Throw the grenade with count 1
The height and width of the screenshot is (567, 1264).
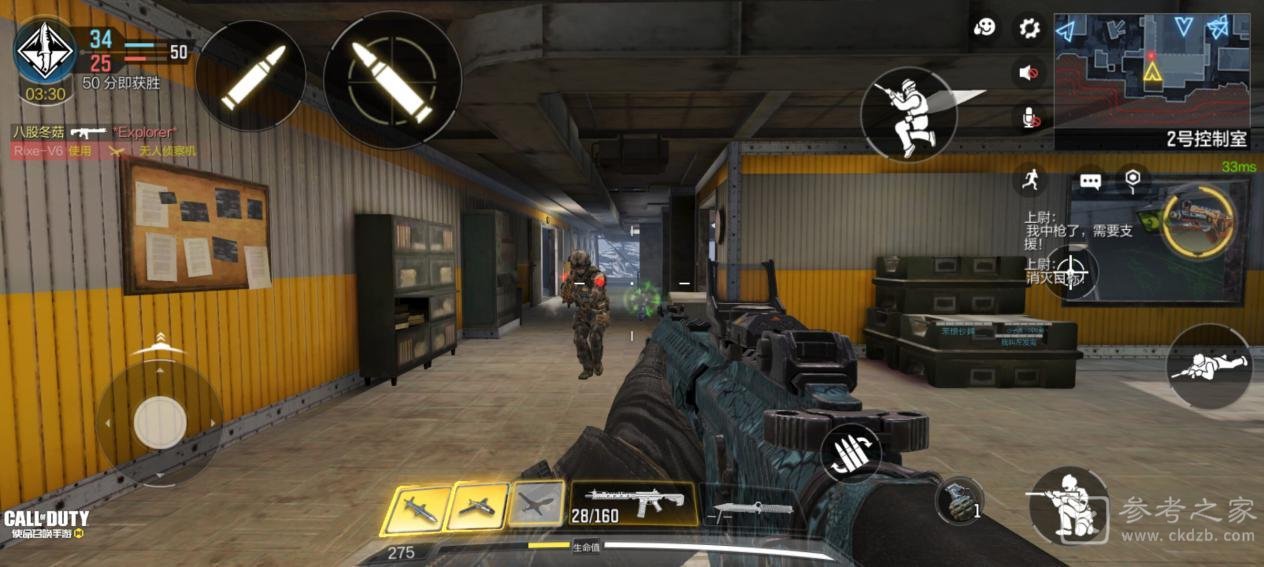tap(959, 500)
